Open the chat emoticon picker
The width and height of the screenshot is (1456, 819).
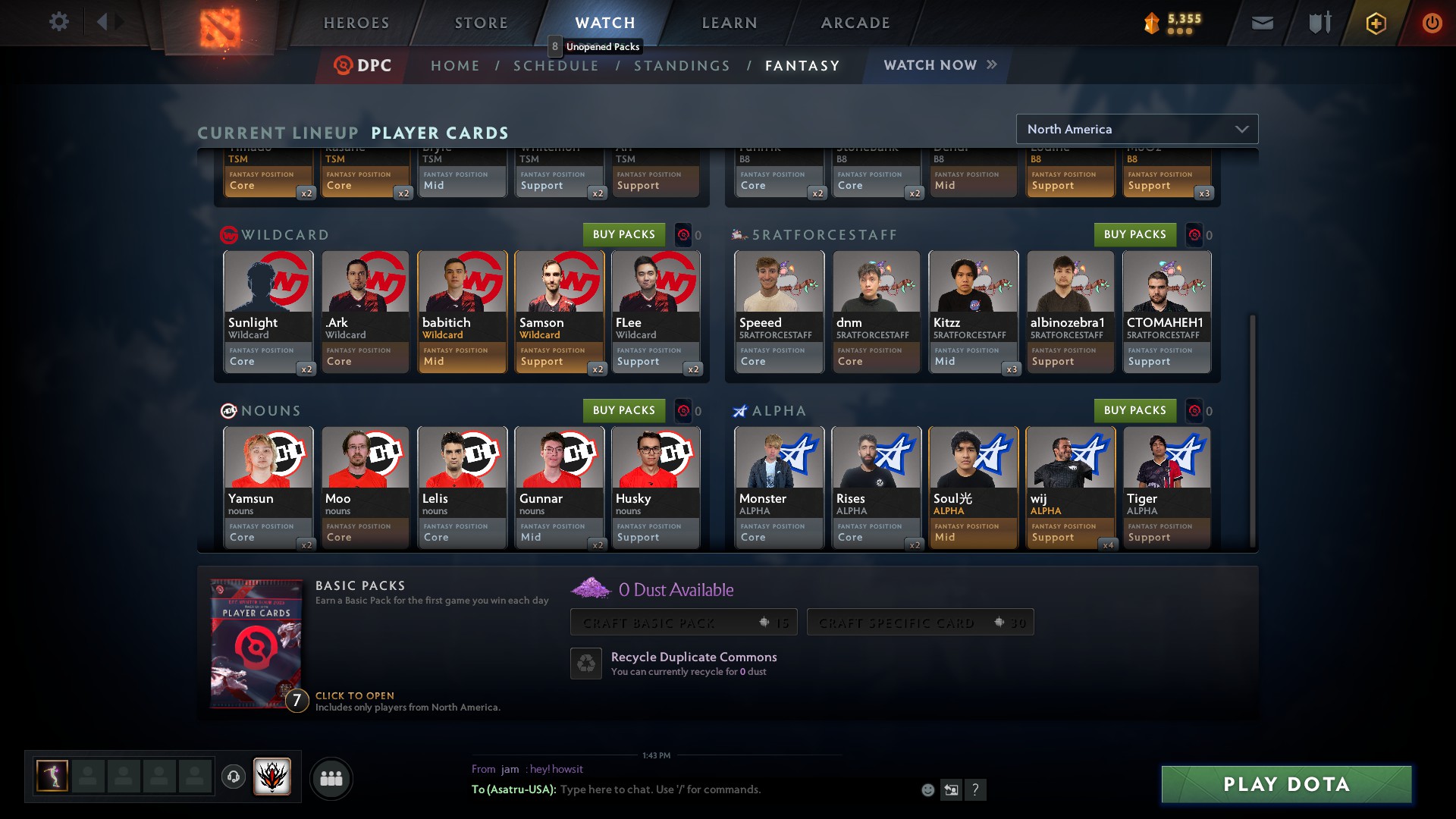tap(927, 789)
